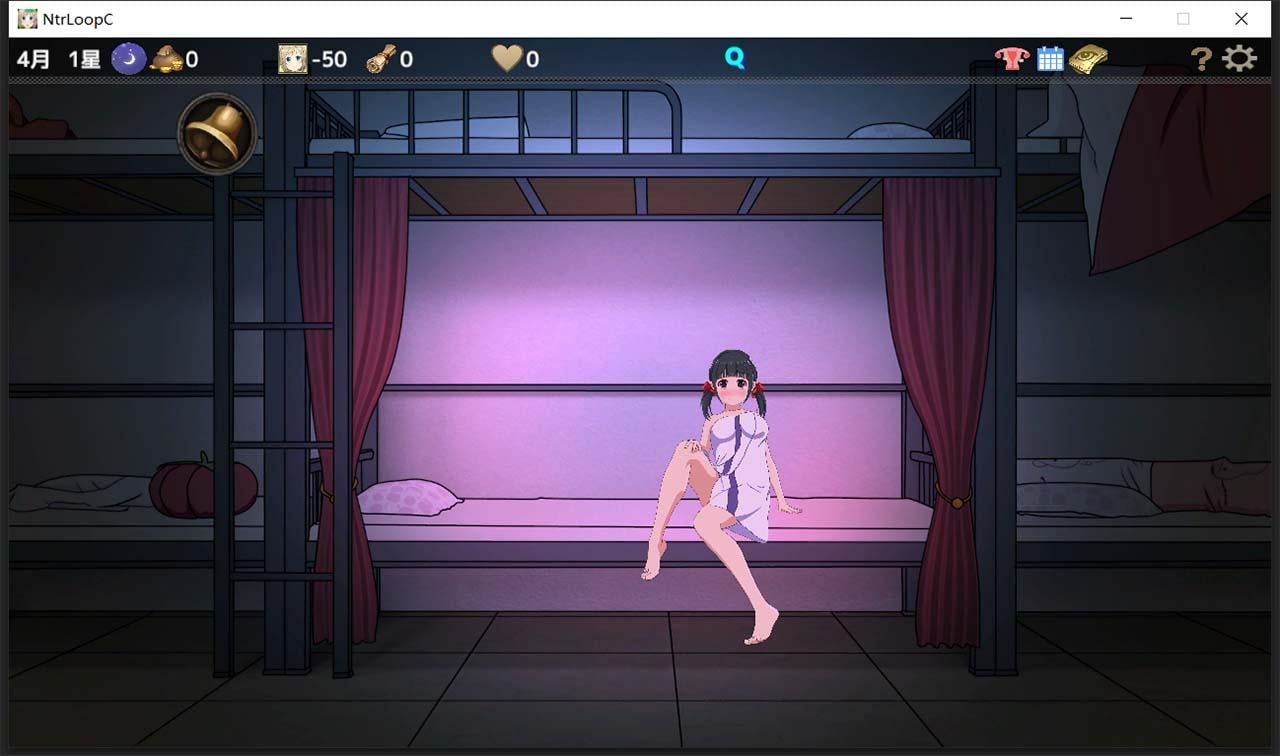Open the moon time-of-day indicator
The height and width of the screenshot is (756, 1280).
(127, 58)
